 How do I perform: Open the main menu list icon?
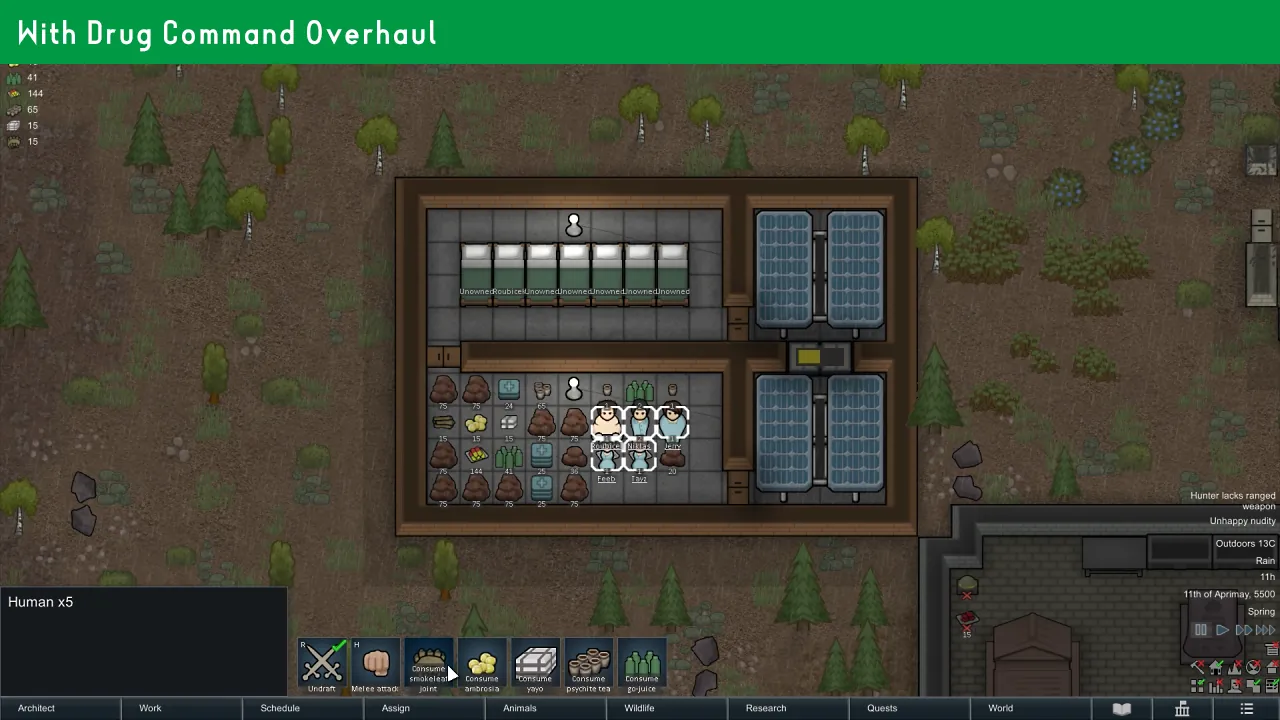[x=1246, y=708]
